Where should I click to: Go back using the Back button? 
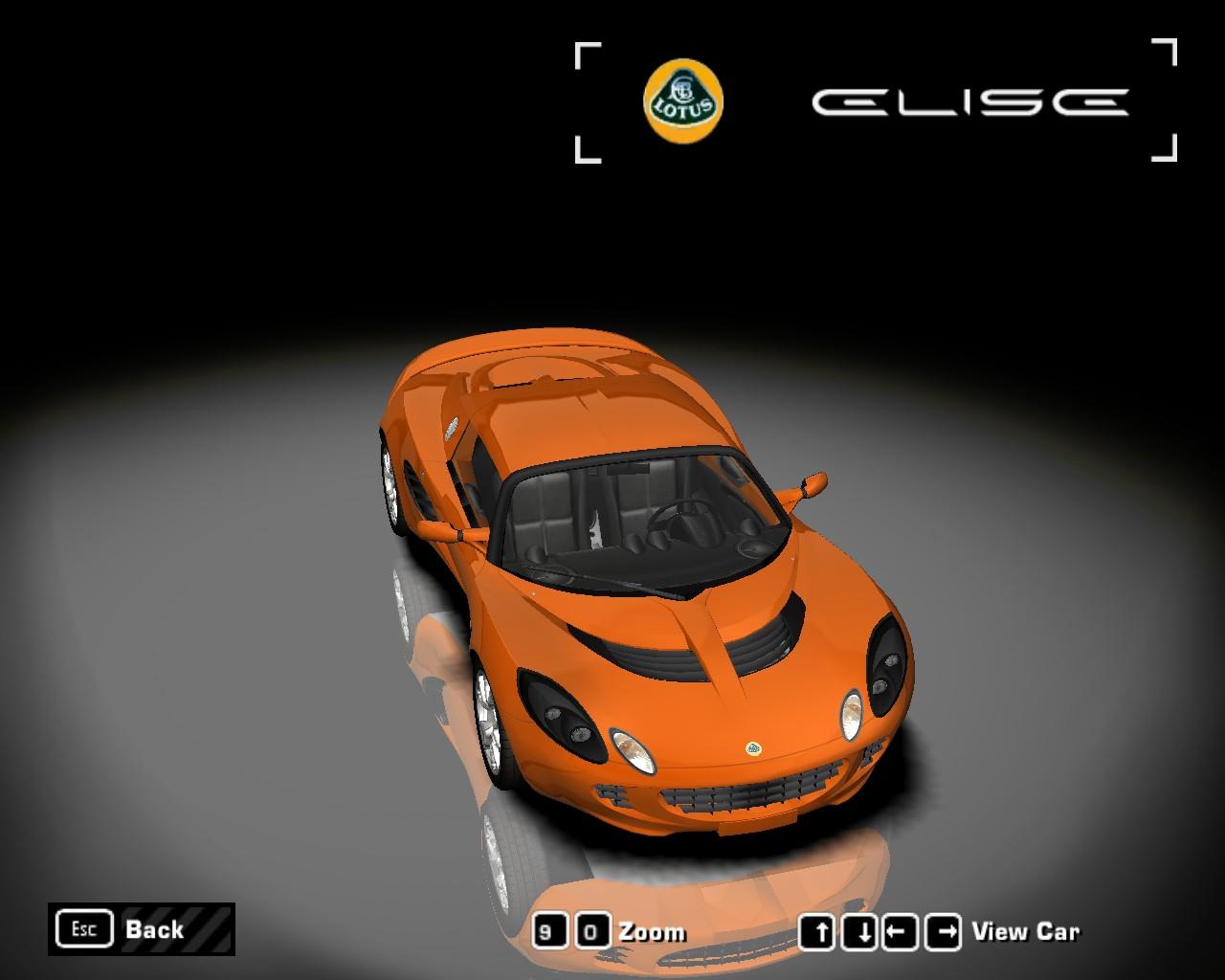coord(141,929)
